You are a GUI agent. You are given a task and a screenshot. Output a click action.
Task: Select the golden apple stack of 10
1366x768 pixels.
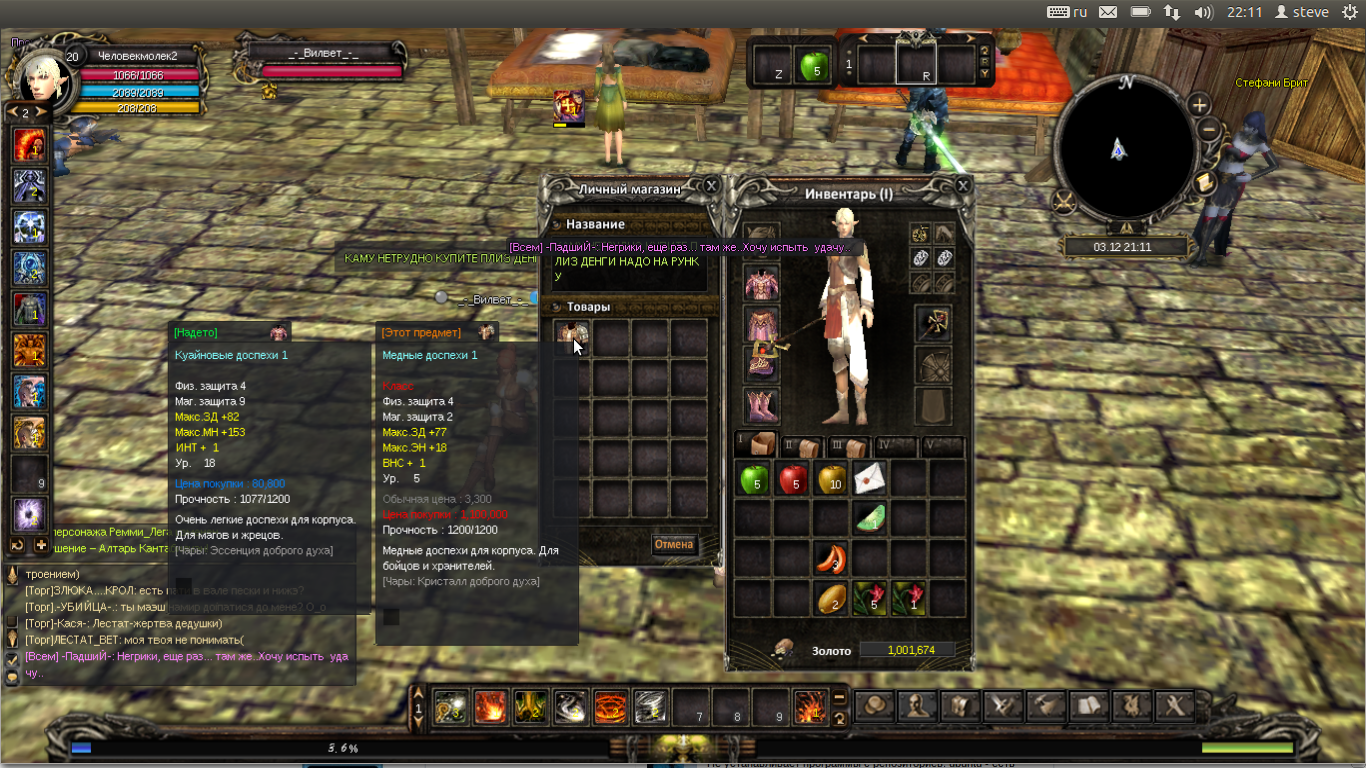[x=832, y=480]
